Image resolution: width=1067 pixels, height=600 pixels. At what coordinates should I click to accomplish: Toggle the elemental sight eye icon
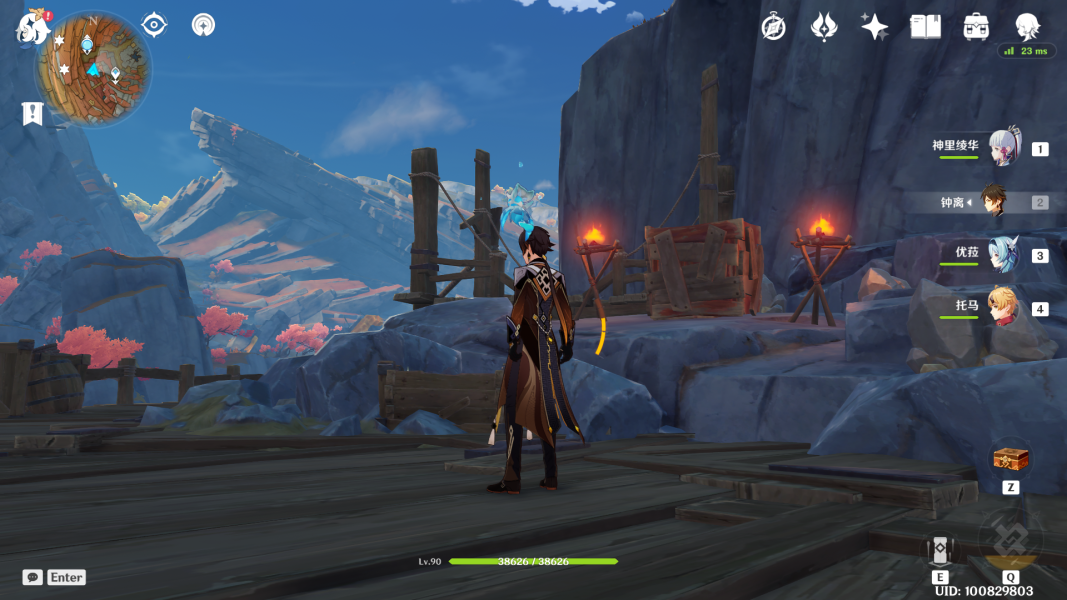click(154, 25)
